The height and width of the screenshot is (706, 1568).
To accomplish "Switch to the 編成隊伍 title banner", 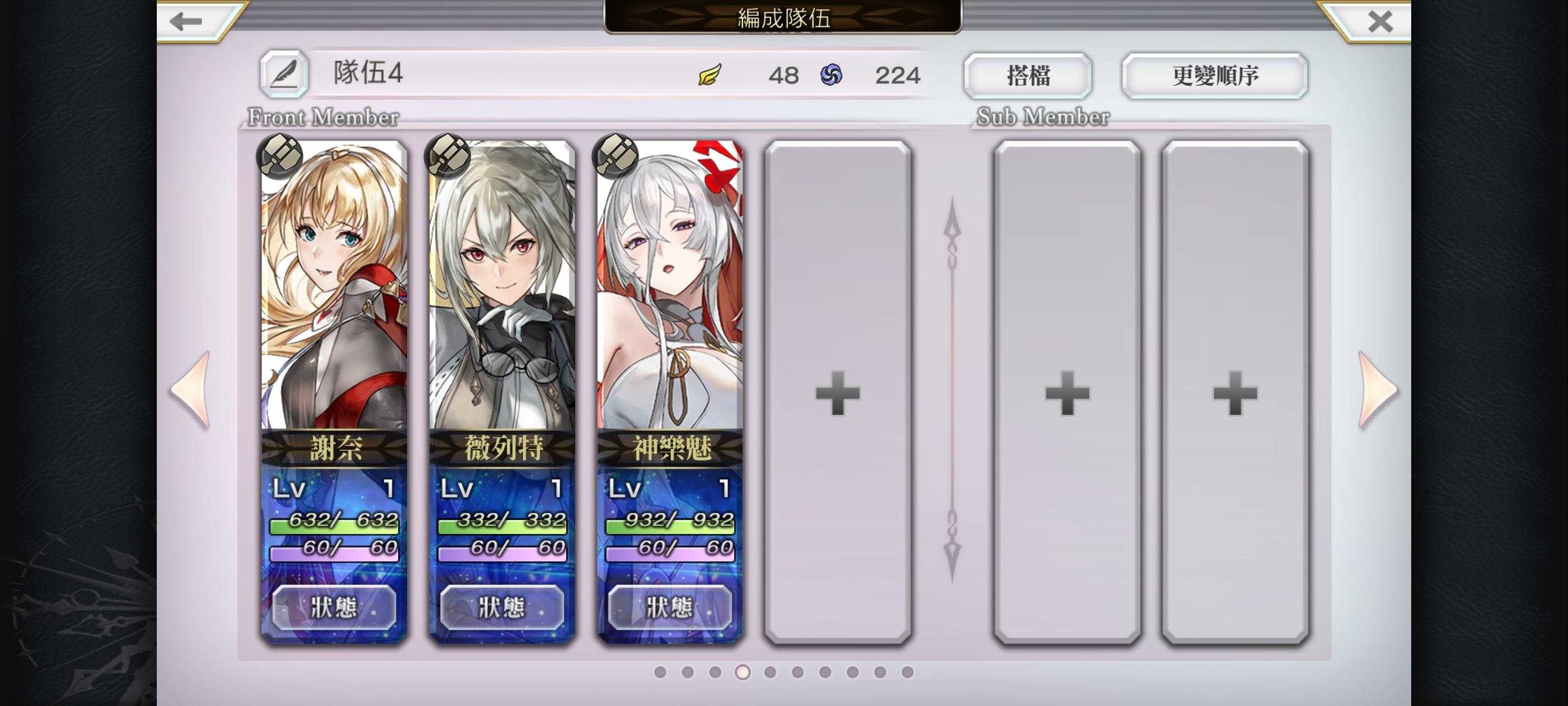I will (783, 18).
